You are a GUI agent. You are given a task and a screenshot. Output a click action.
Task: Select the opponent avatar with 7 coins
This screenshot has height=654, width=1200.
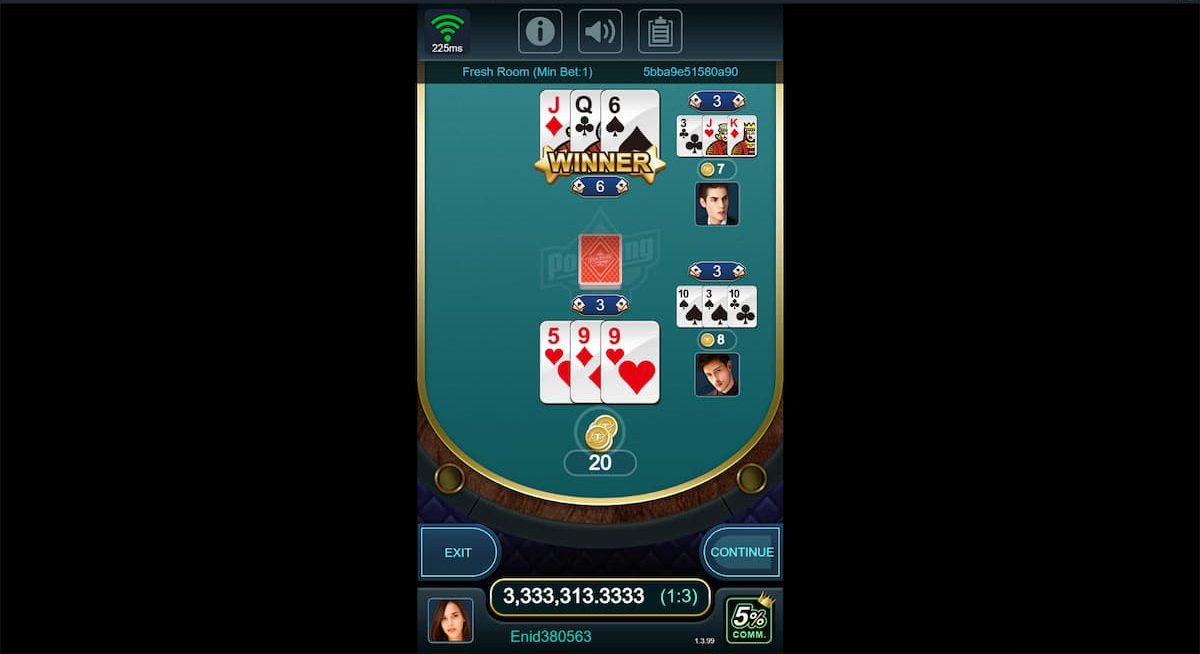[x=717, y=203]
